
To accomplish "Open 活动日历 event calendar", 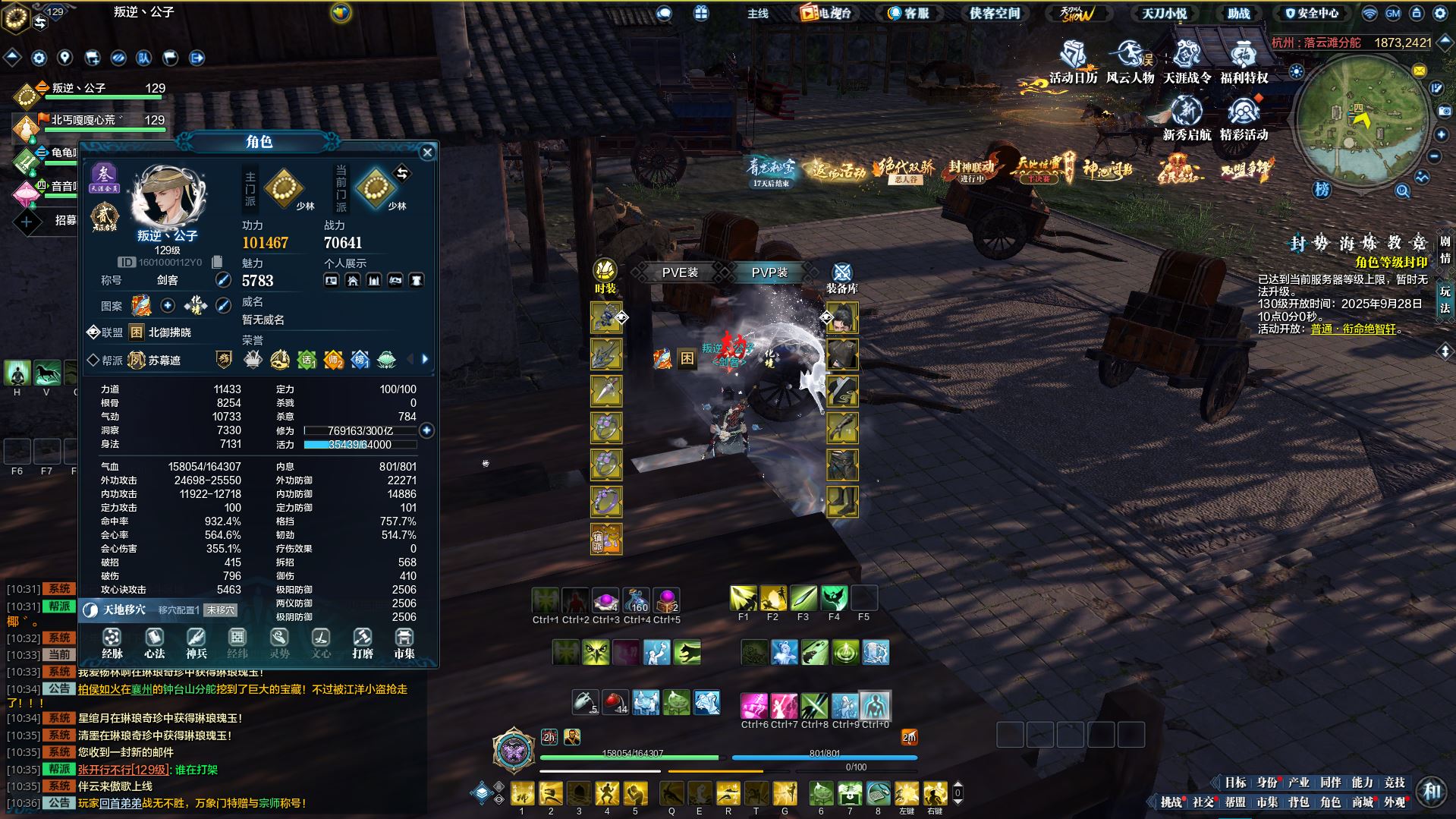I will click(x=1073, y=62).
